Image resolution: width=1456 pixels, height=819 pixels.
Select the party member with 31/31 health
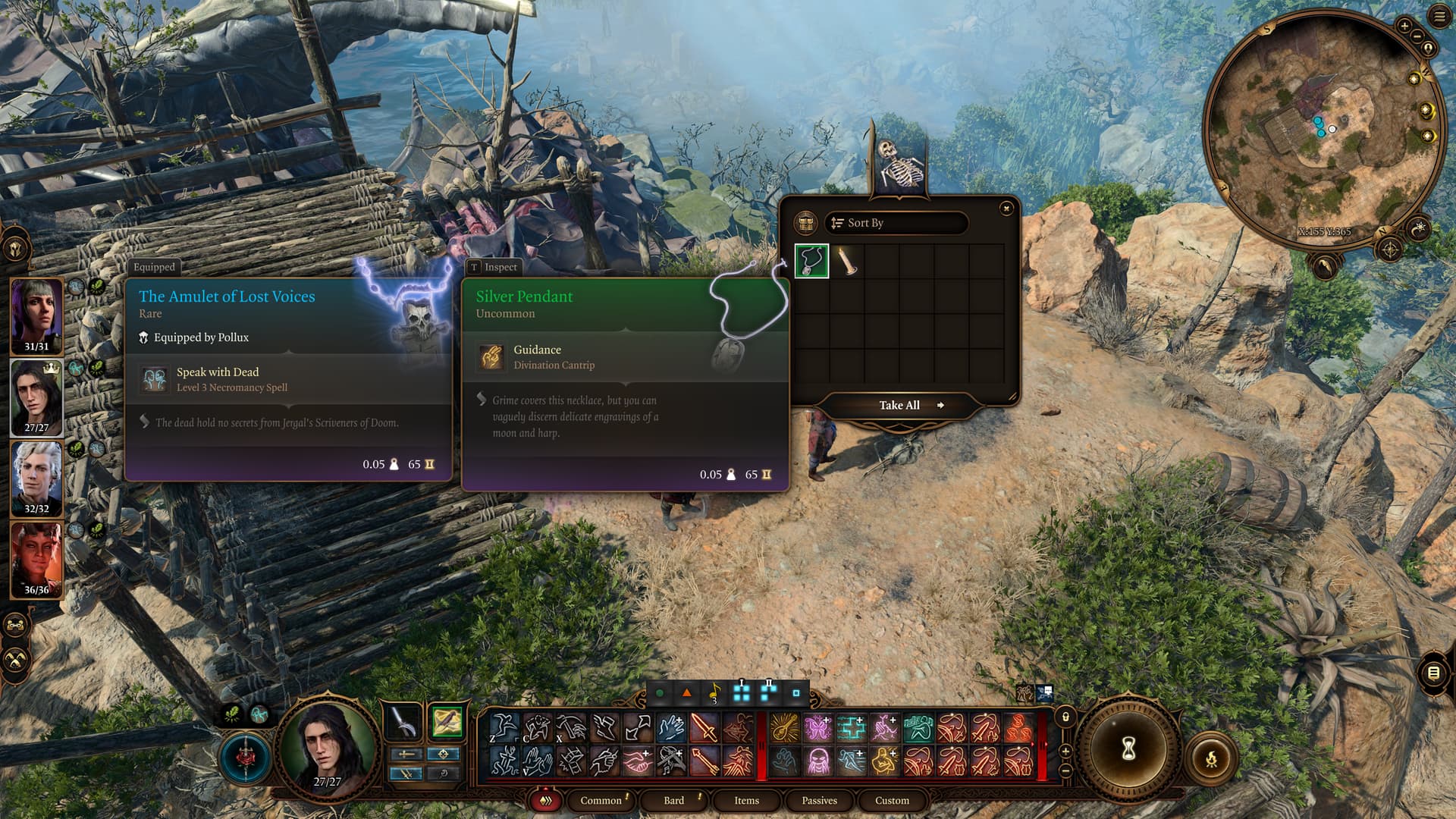click(x=36, y=315)
